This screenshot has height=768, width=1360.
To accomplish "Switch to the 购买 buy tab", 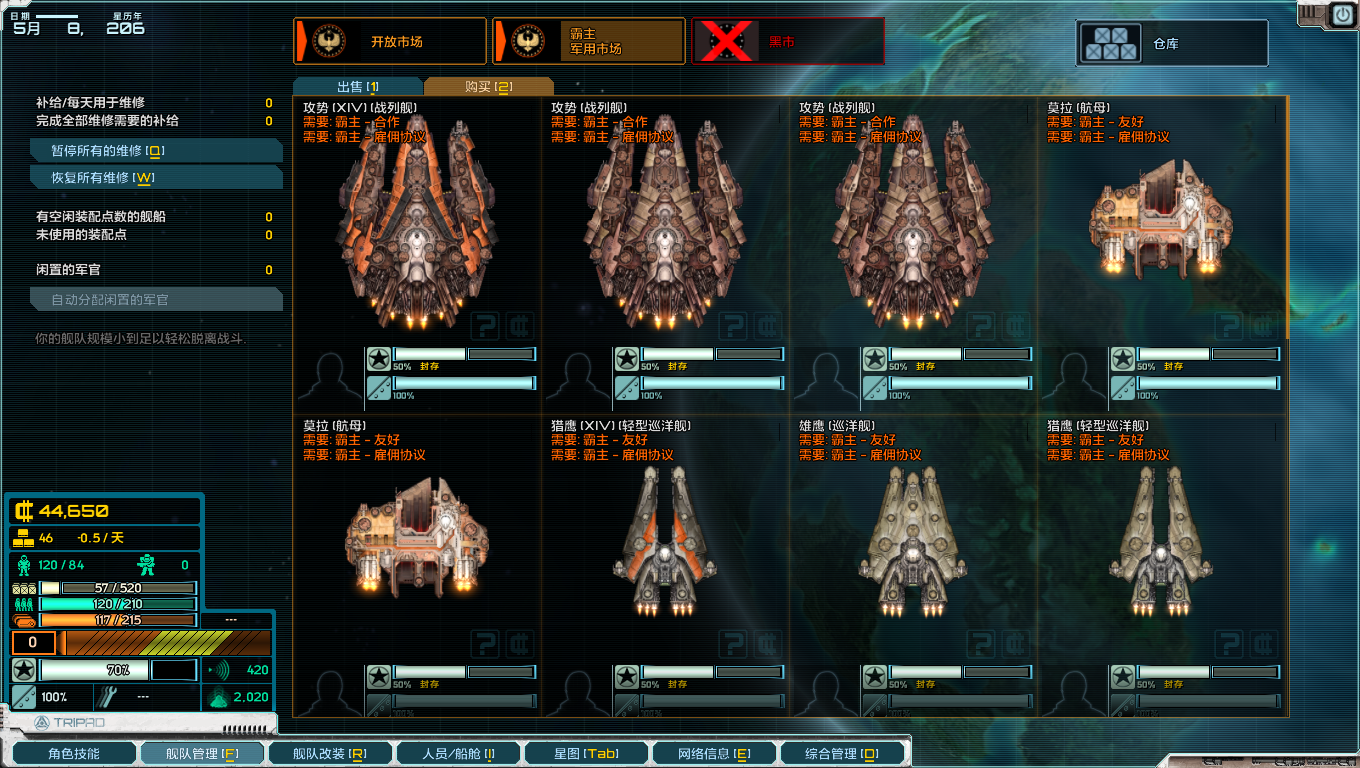I will pyautogui.click(x=488, y=87).
